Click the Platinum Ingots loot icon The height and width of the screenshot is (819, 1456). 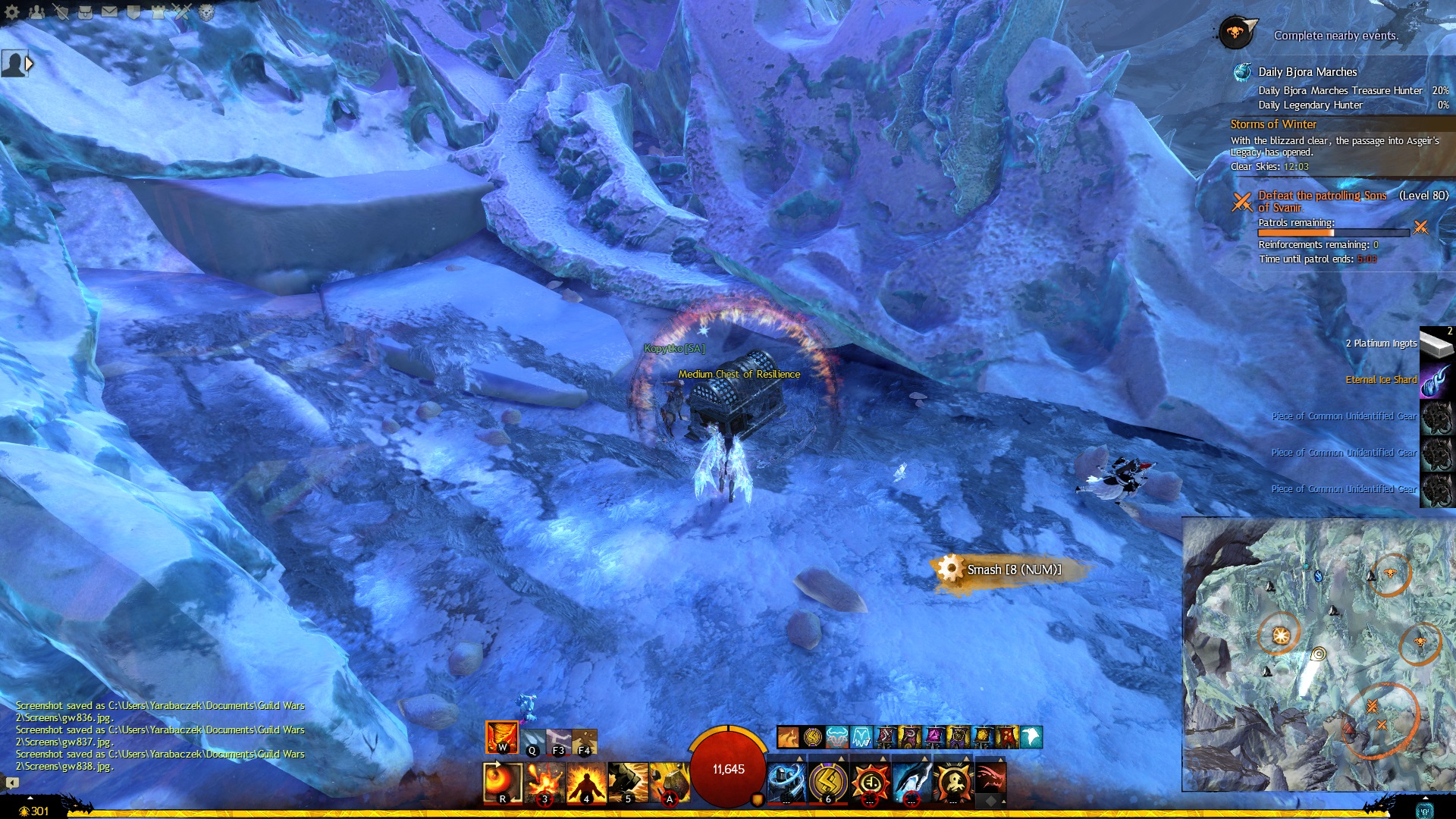tap(1436, 344)
